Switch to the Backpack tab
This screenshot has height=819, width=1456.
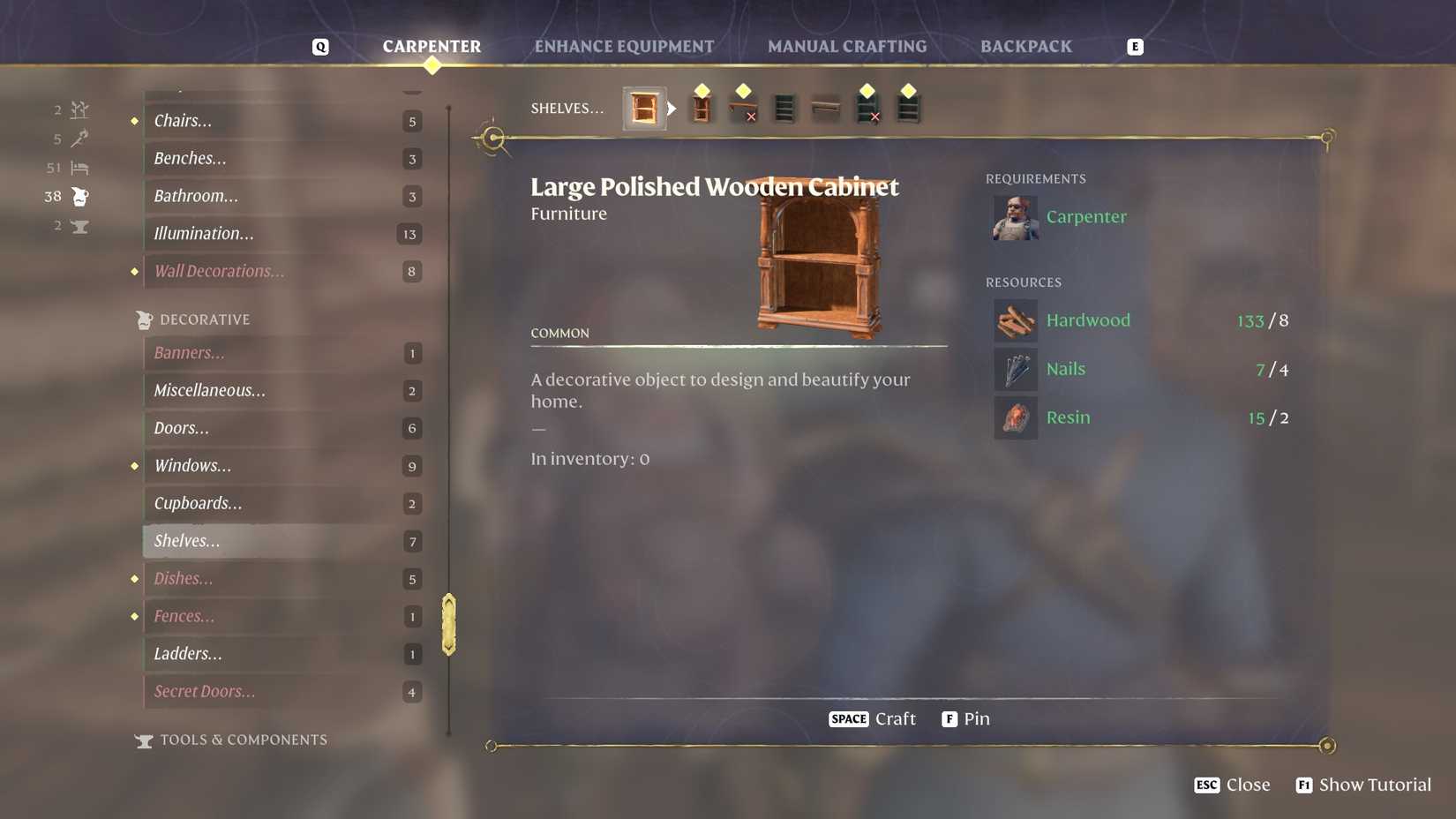point(1026,46)
